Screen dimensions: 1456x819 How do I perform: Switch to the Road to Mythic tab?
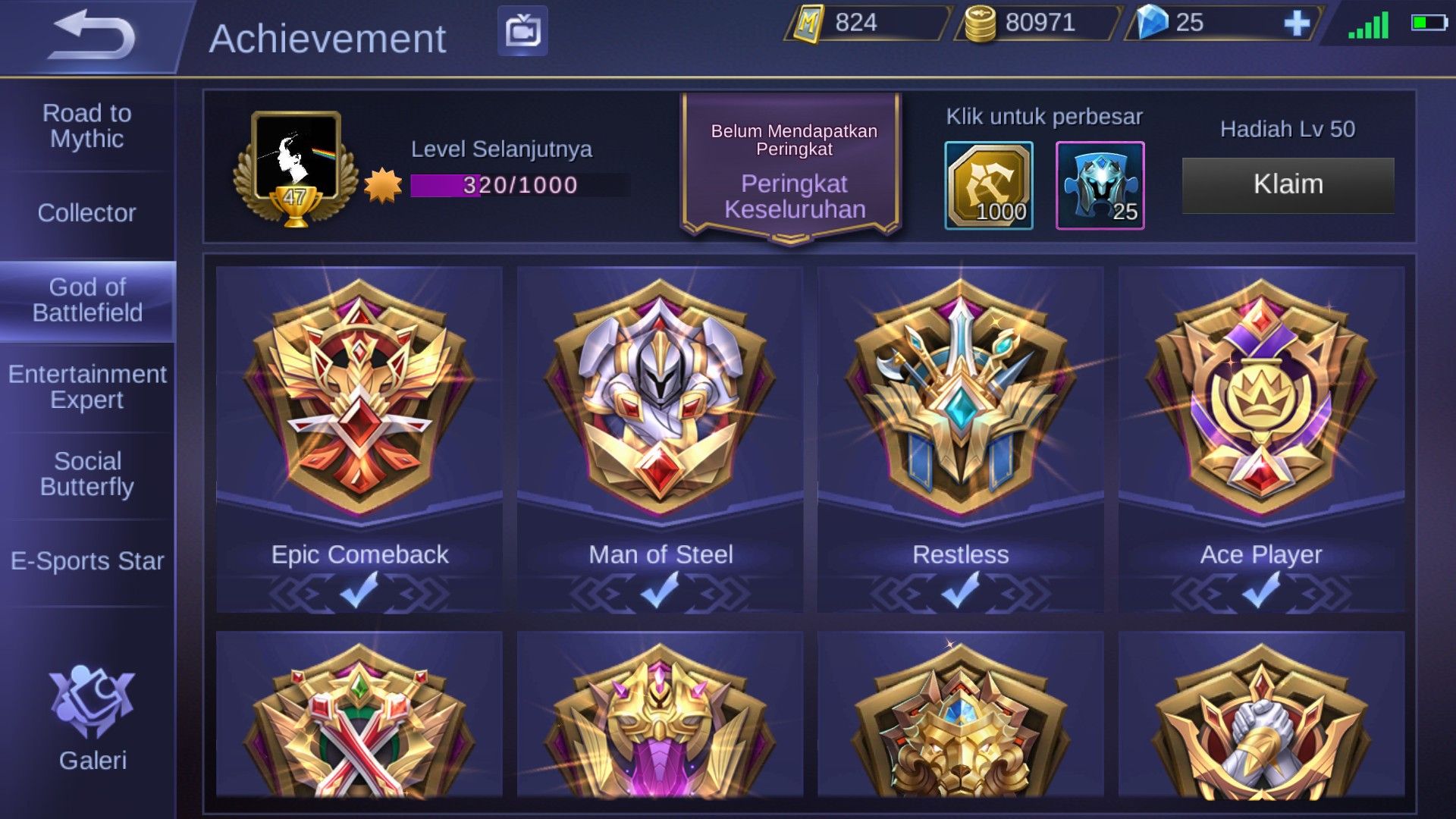[86, 126]
